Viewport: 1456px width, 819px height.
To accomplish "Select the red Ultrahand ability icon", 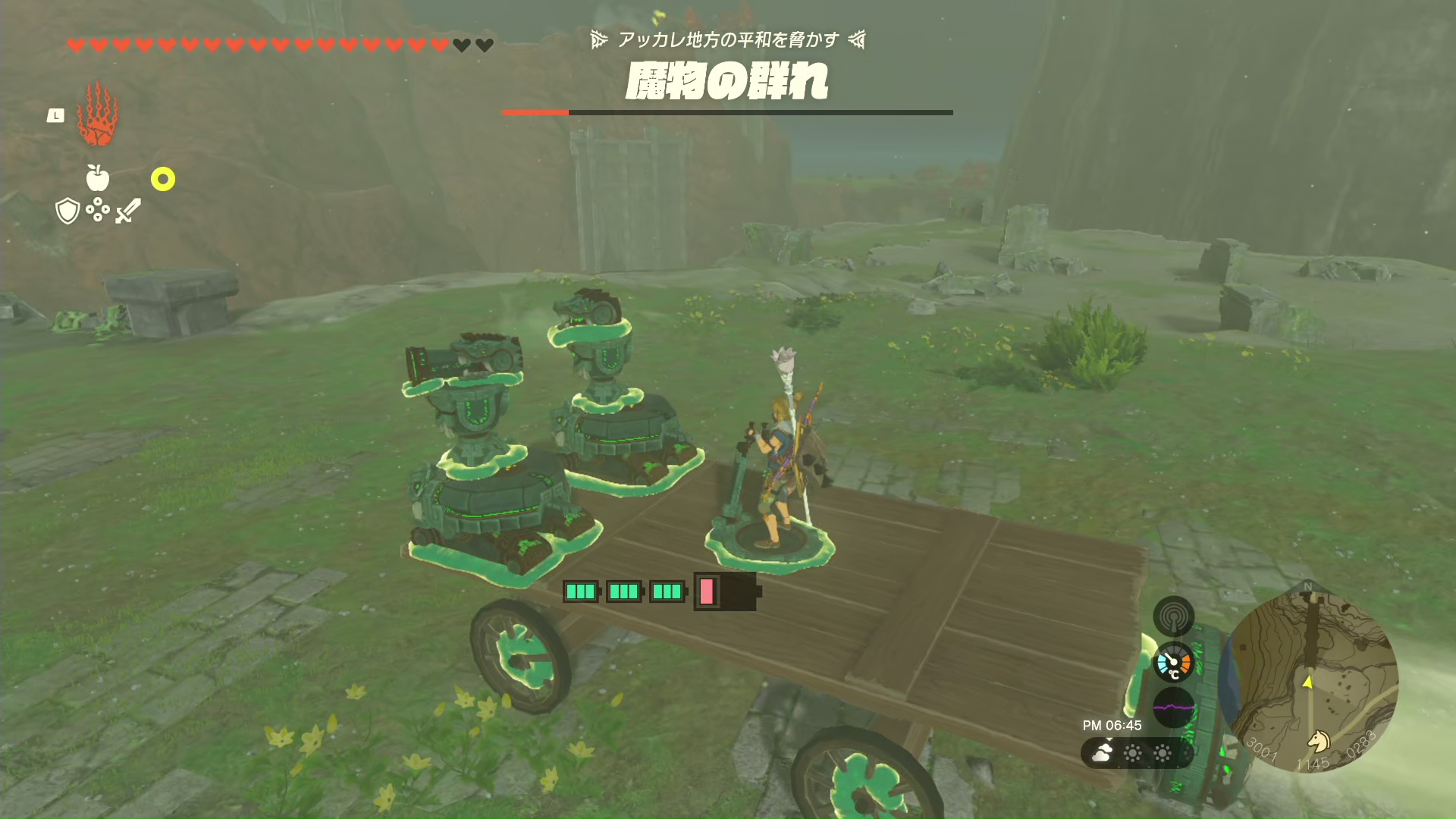I will point(98,115).
